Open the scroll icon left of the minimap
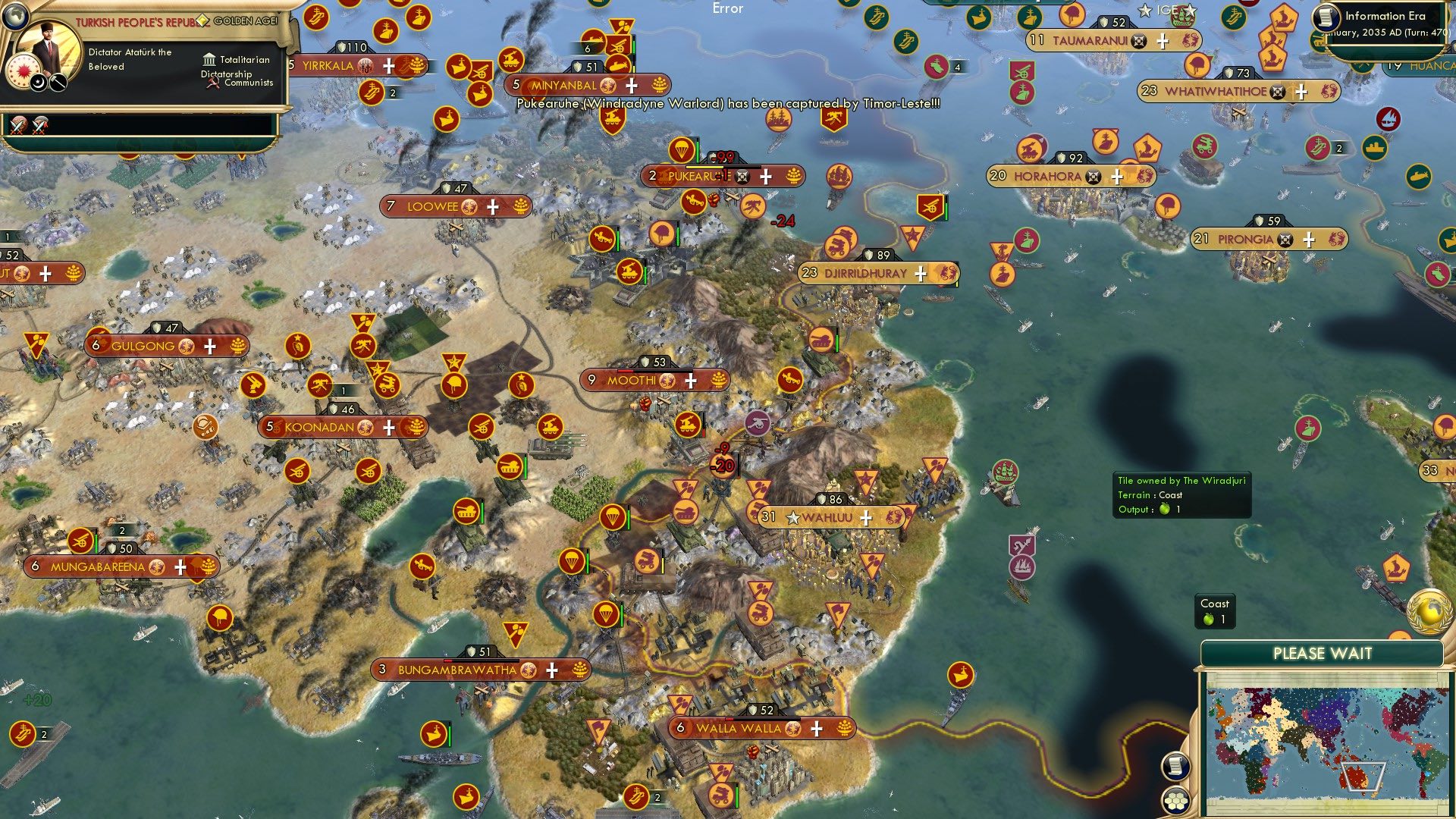 (x=1175, y=767)
